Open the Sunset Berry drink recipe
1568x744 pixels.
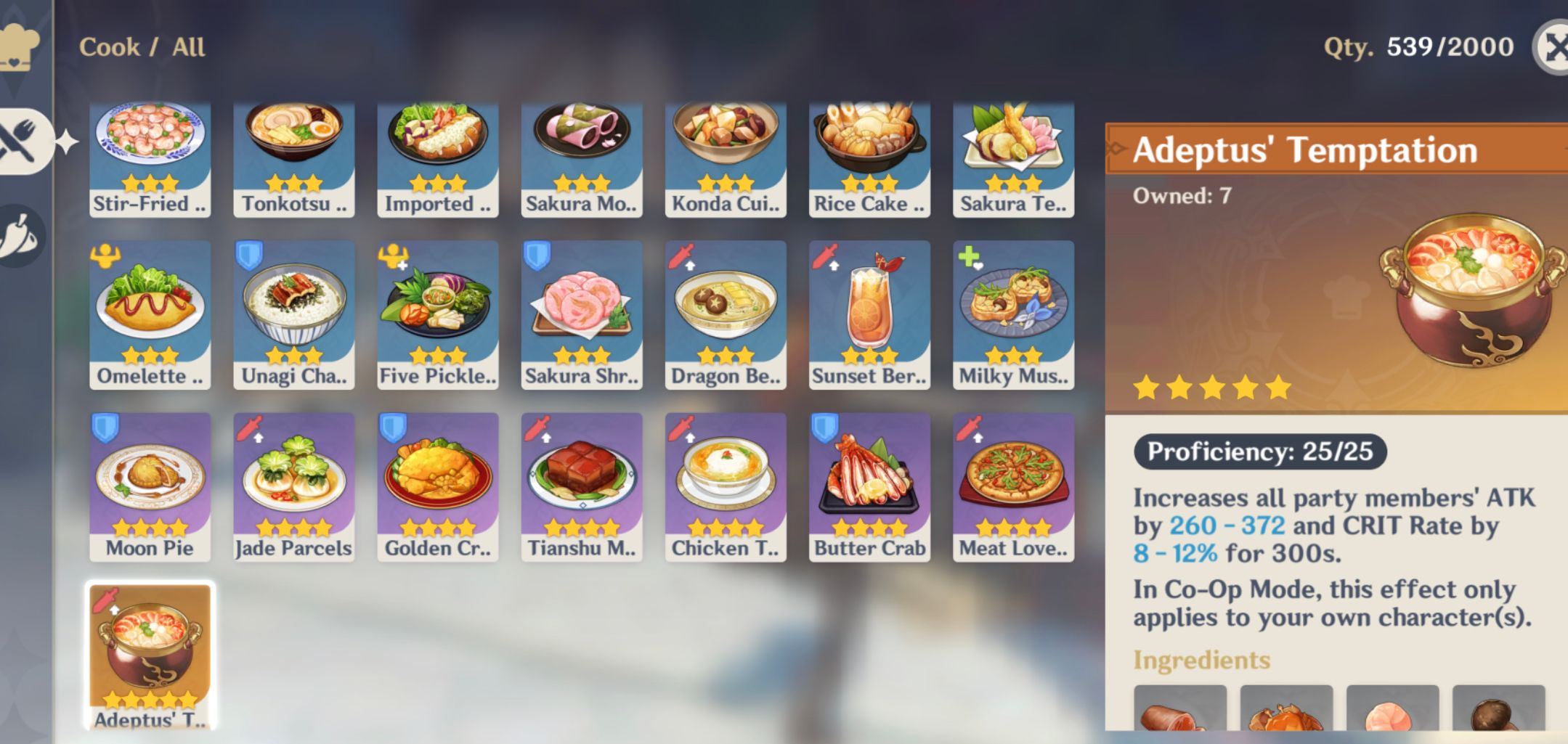click(x=869, y=314)
